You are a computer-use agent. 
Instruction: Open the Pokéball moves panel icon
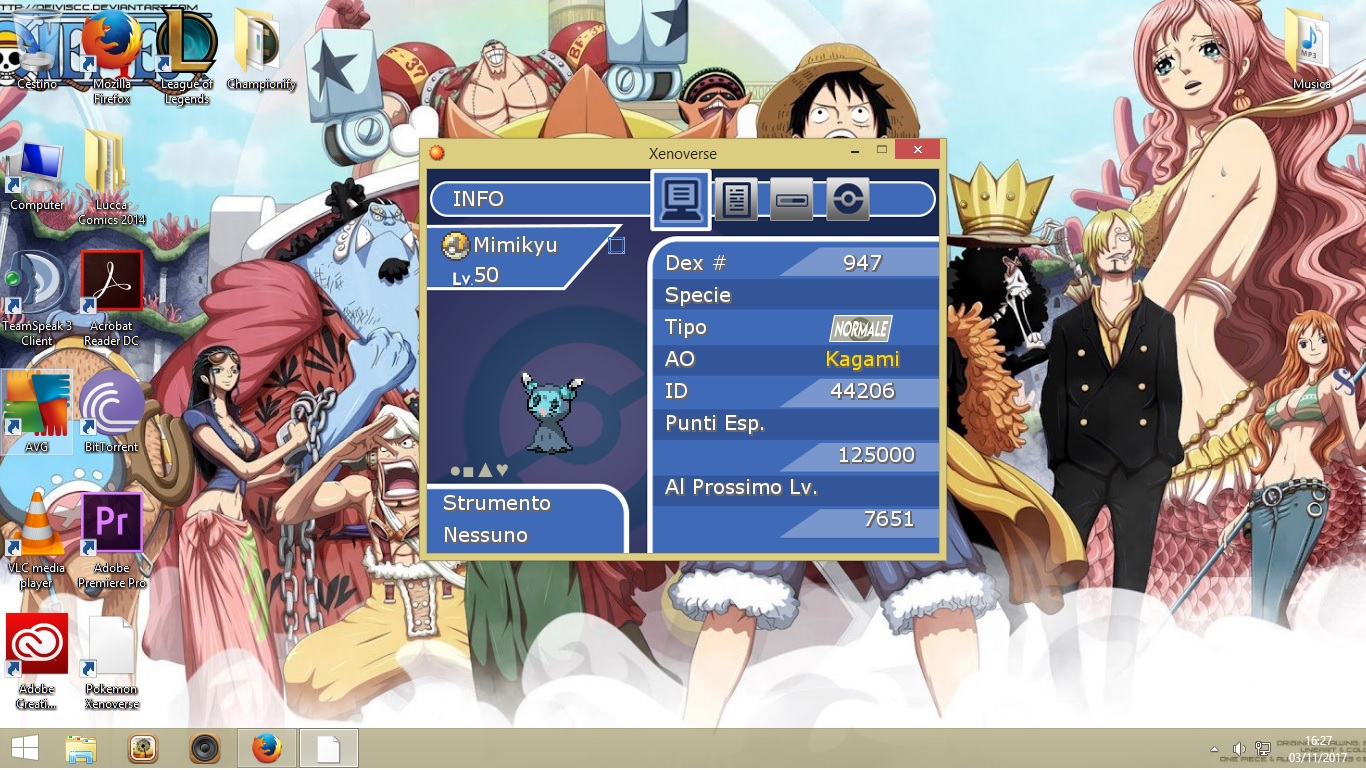click(848, 198)
